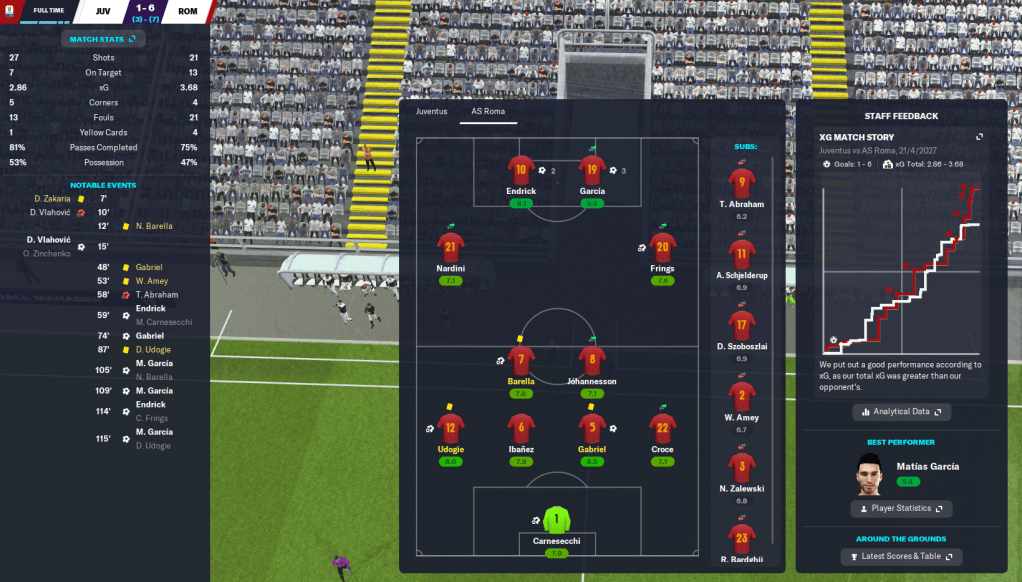The image size is (1022, 582).
Task: Choose winger Nardini in the formation
Action: [450, 248]
